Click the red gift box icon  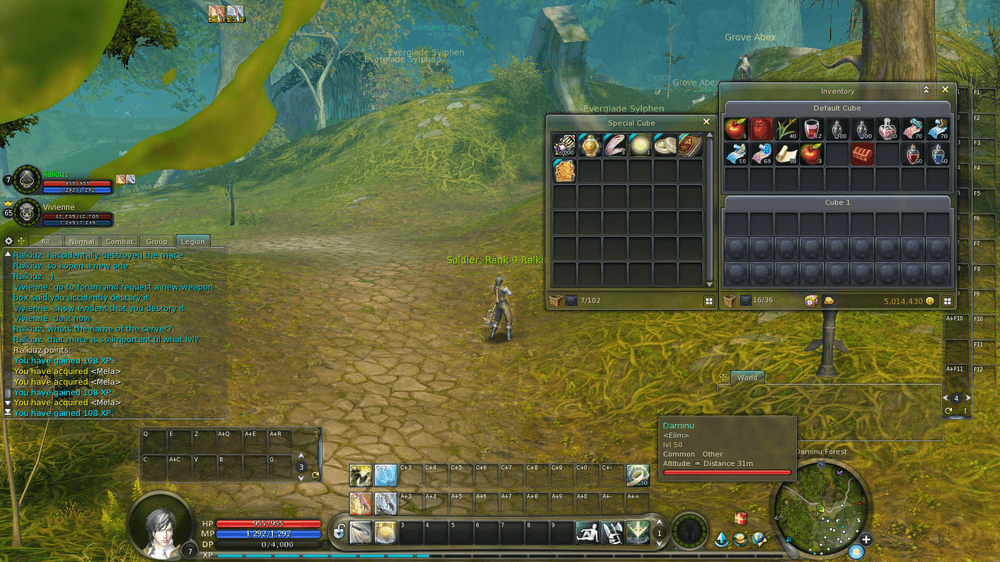coord(741,518)
